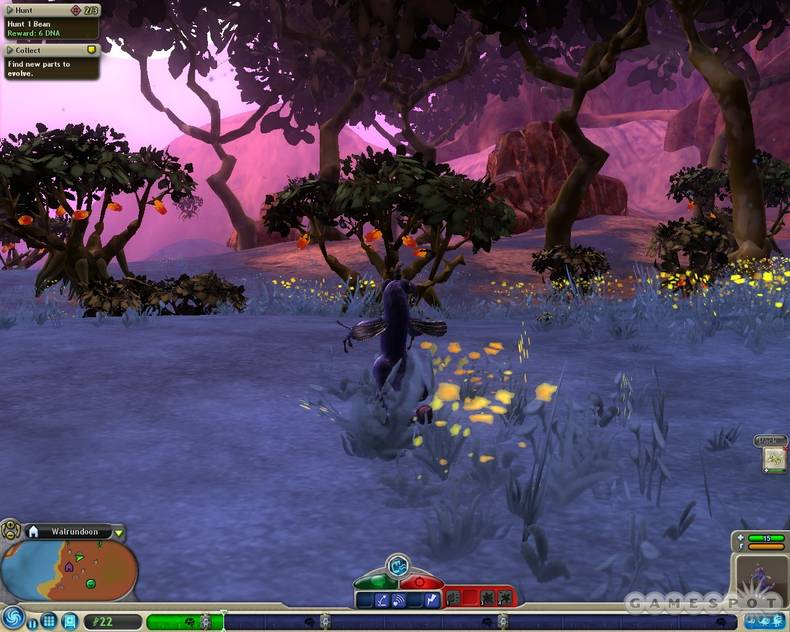Open the Spore swirl main menu
This screenshot has width=790, height=632.
(x=13, y=618)
